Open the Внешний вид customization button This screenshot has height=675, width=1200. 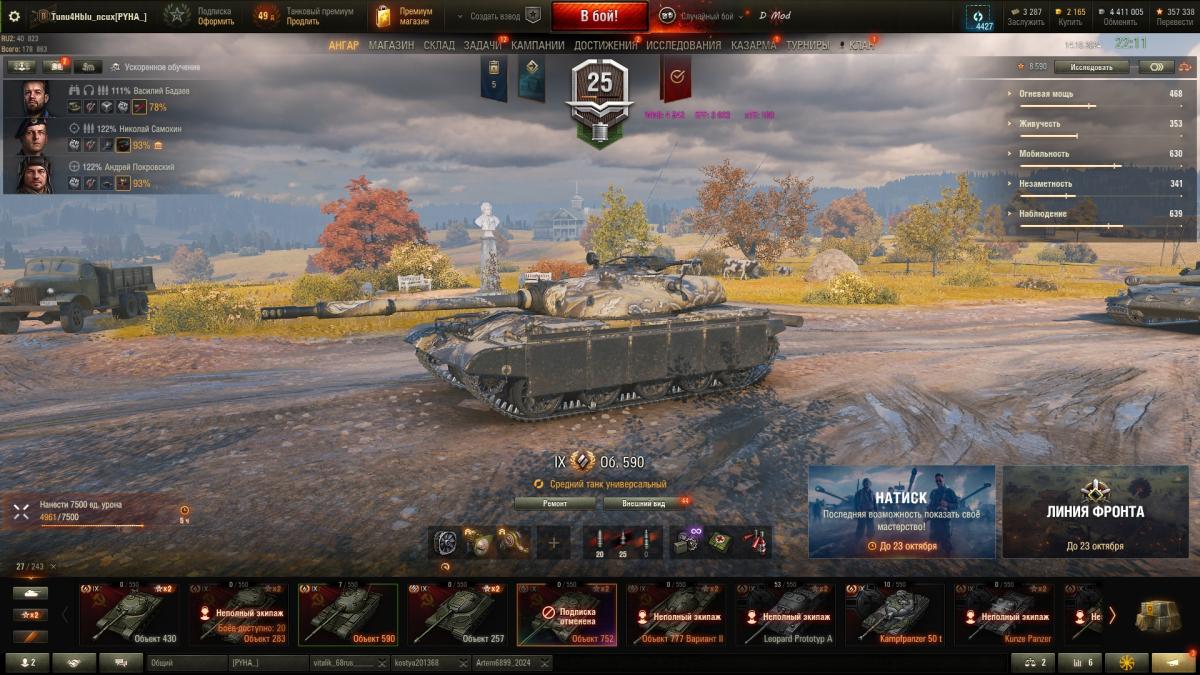[644, 504]
